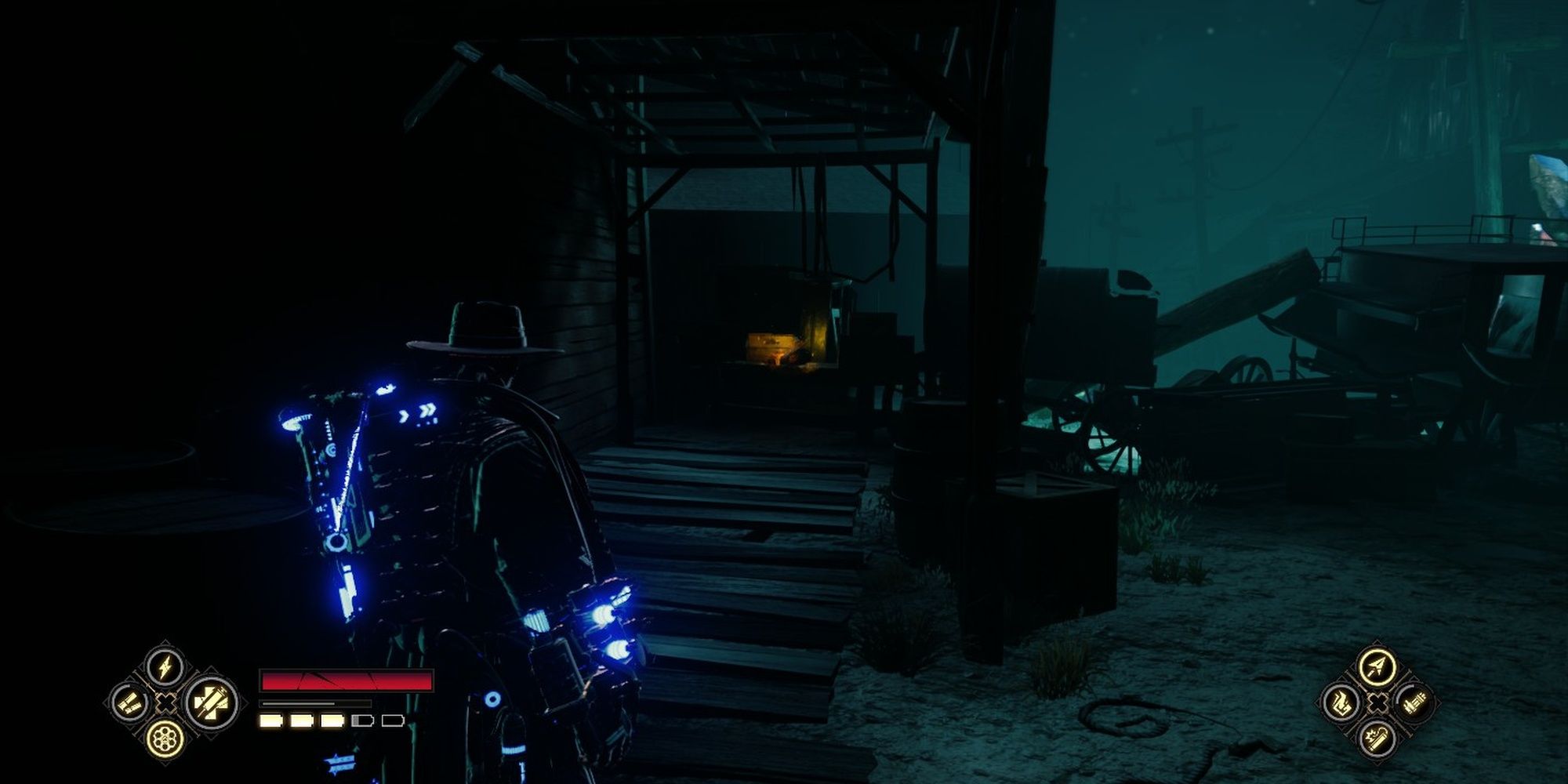Viewport: 1568px width, 784px height.
Task: Click the red health bar
Action: pyautogui.click(x=344, y=680)
